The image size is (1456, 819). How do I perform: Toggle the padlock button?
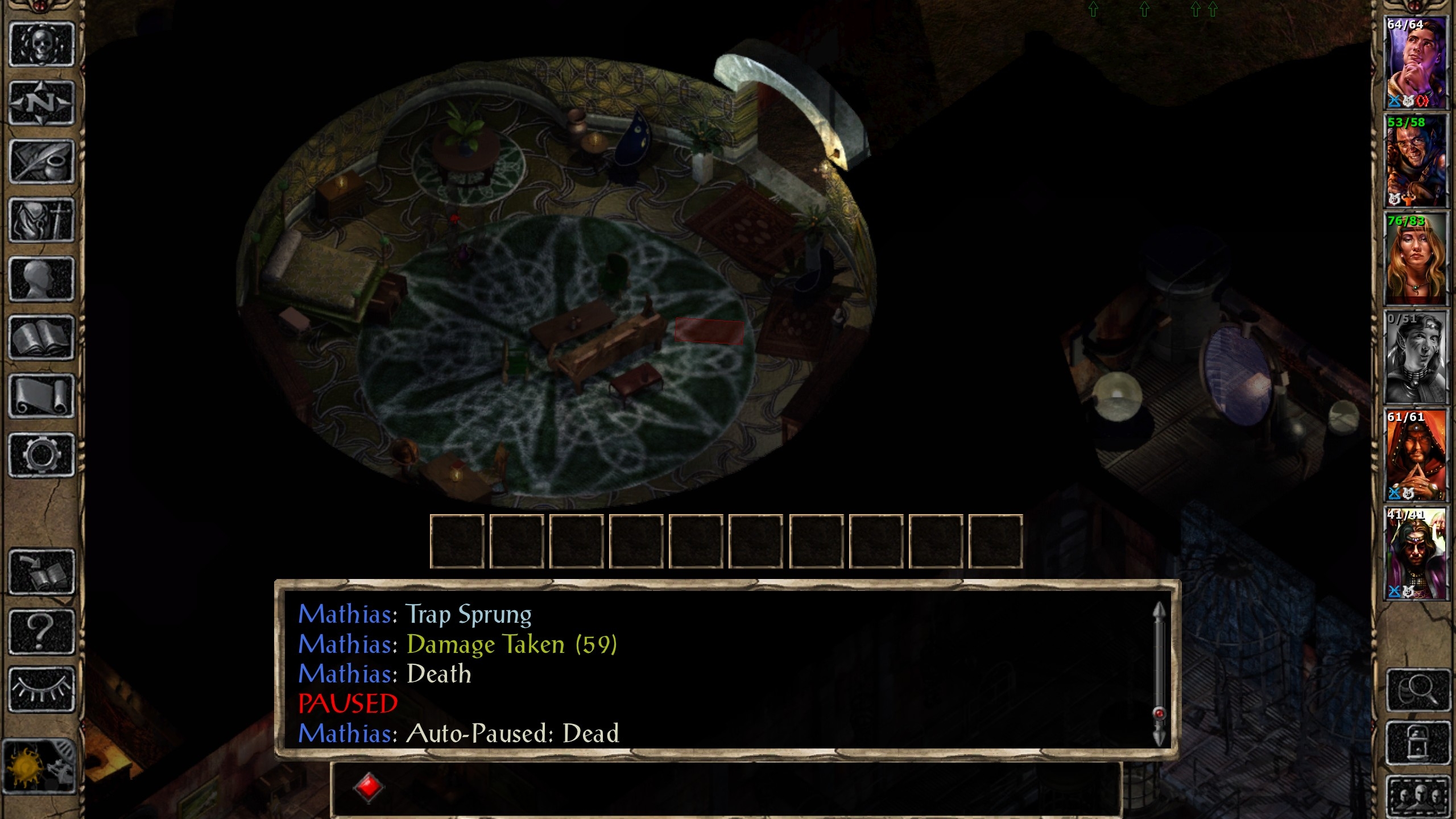click(1418, 743)
